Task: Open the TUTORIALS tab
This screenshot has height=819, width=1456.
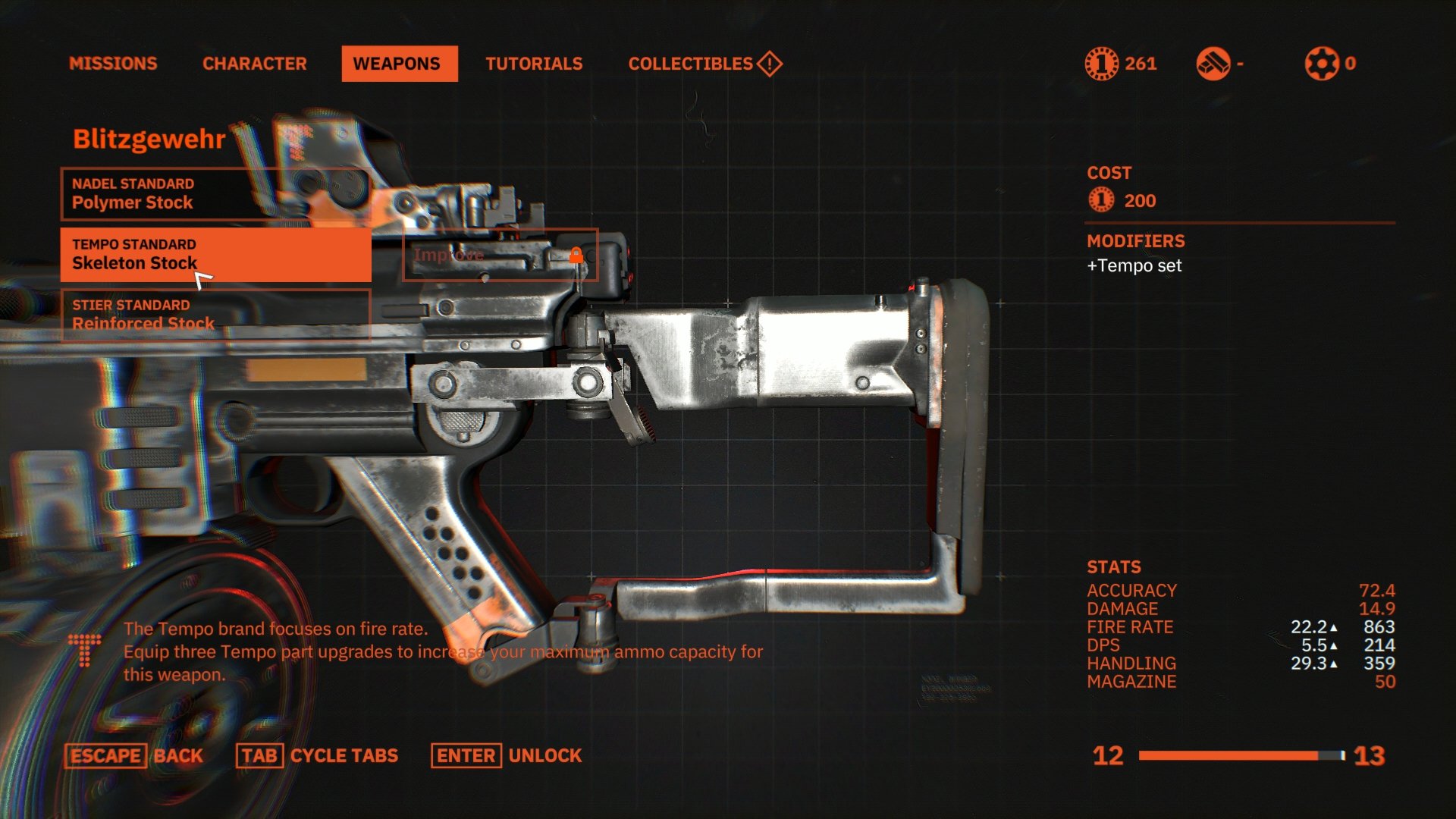Action: click(535, 64)
